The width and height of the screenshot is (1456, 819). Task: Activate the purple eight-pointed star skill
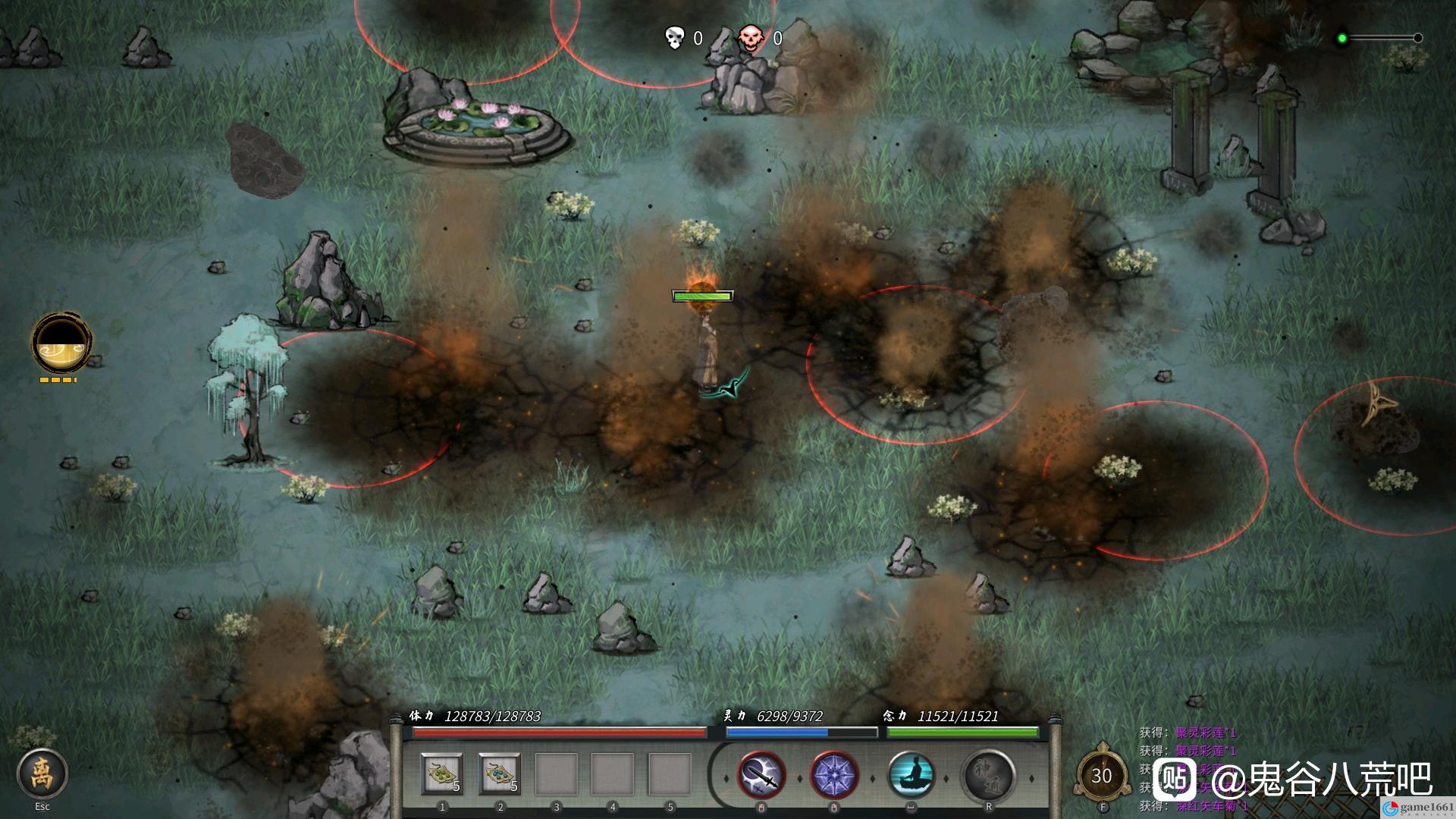(x=834, y=776)
